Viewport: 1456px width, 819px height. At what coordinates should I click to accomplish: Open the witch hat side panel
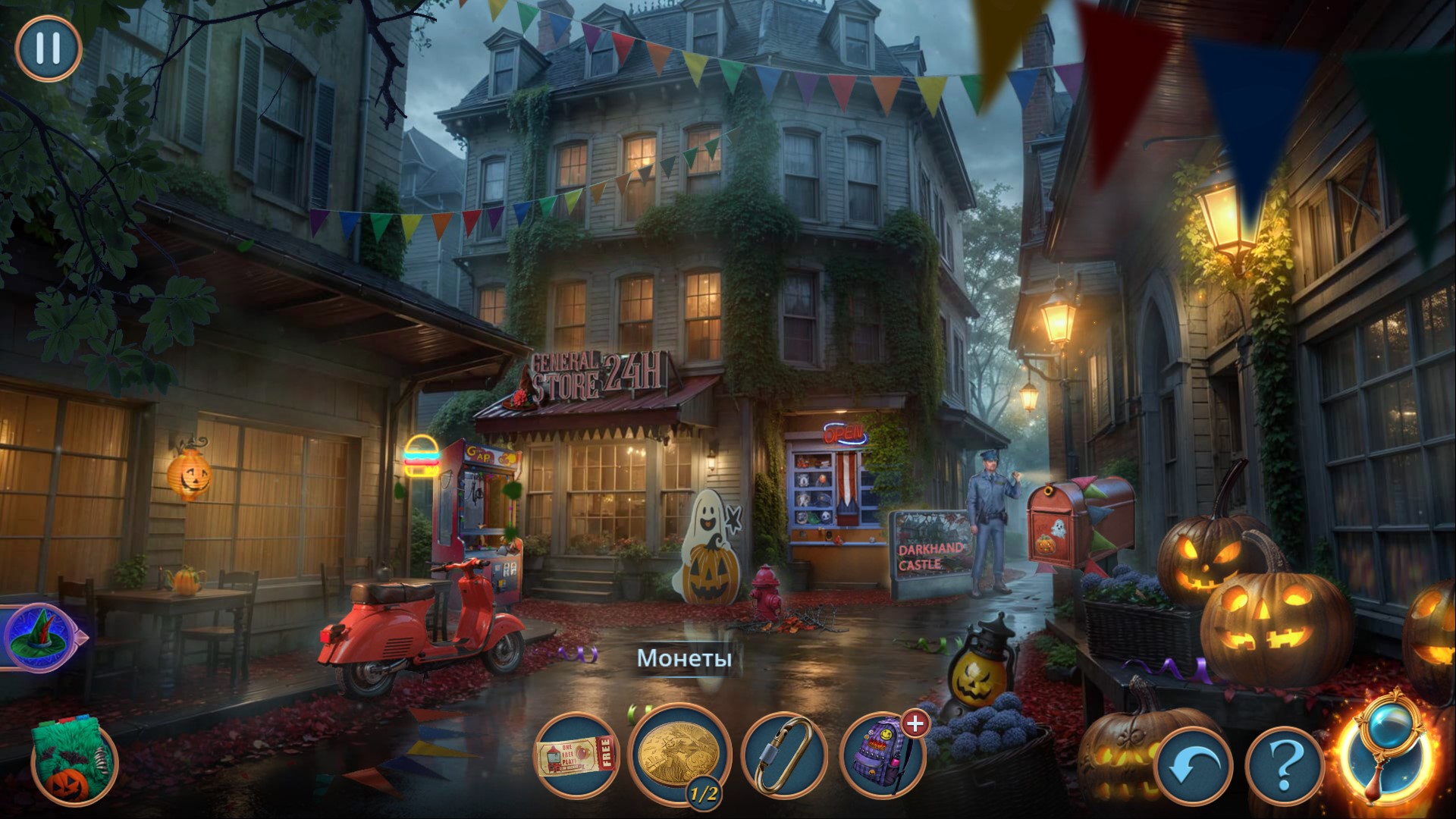(39, 636)
